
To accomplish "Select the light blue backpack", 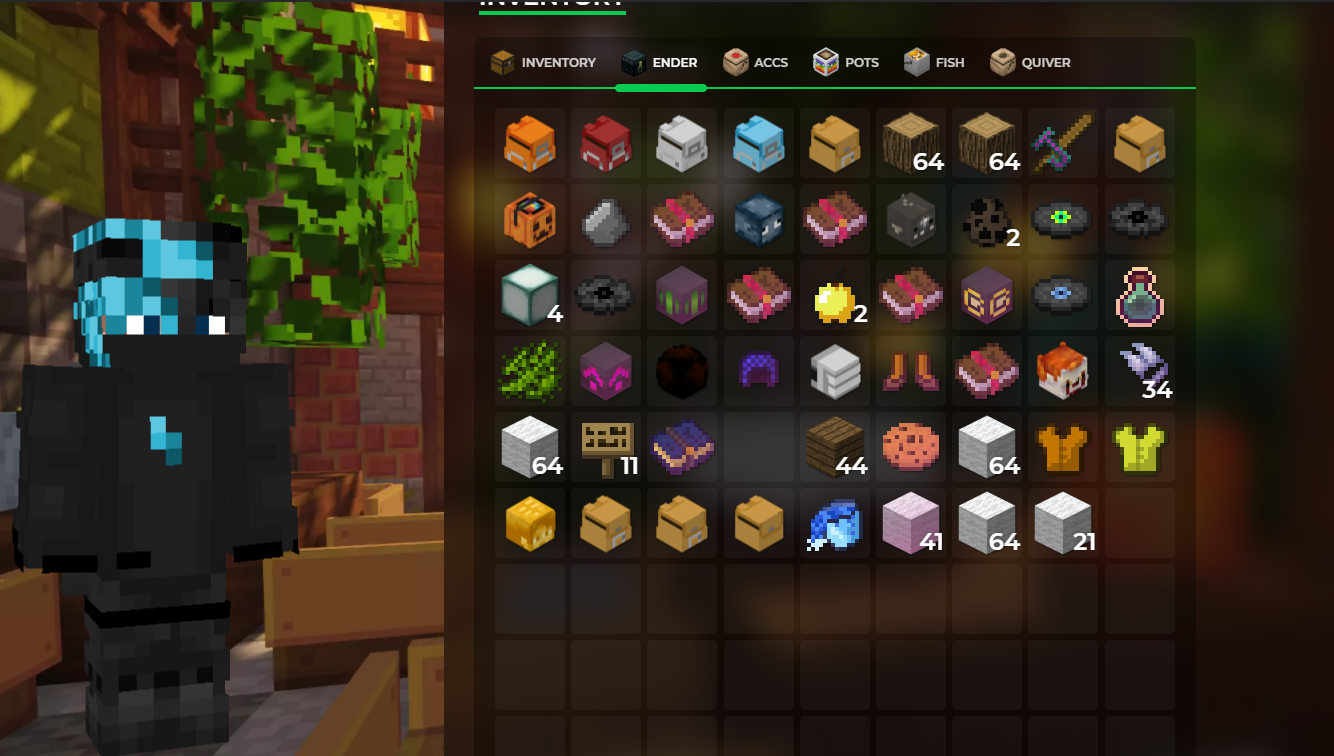I will pyautogui.click(x=758, y=144).
